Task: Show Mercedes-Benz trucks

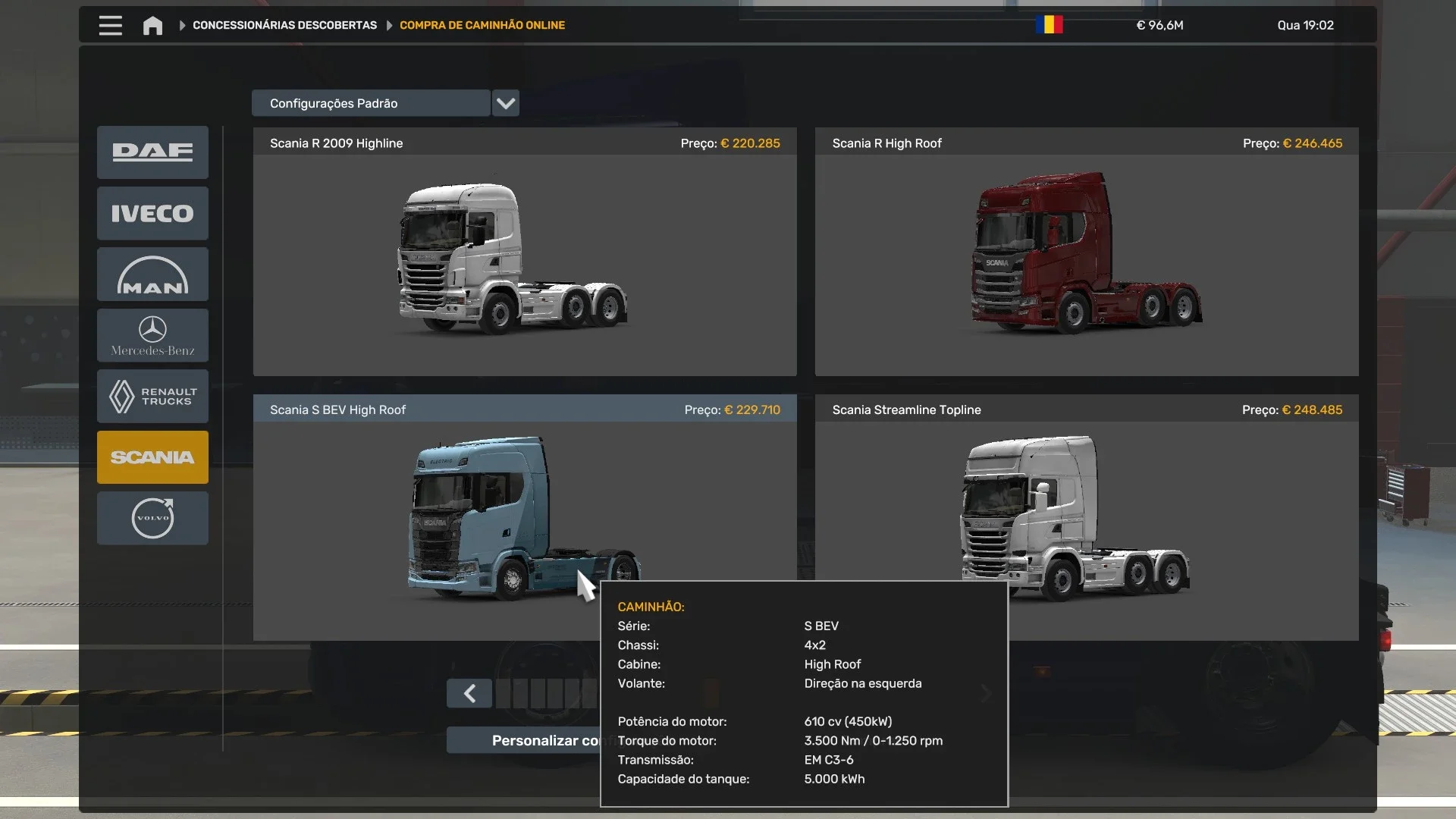Action: tap(152, 335)
